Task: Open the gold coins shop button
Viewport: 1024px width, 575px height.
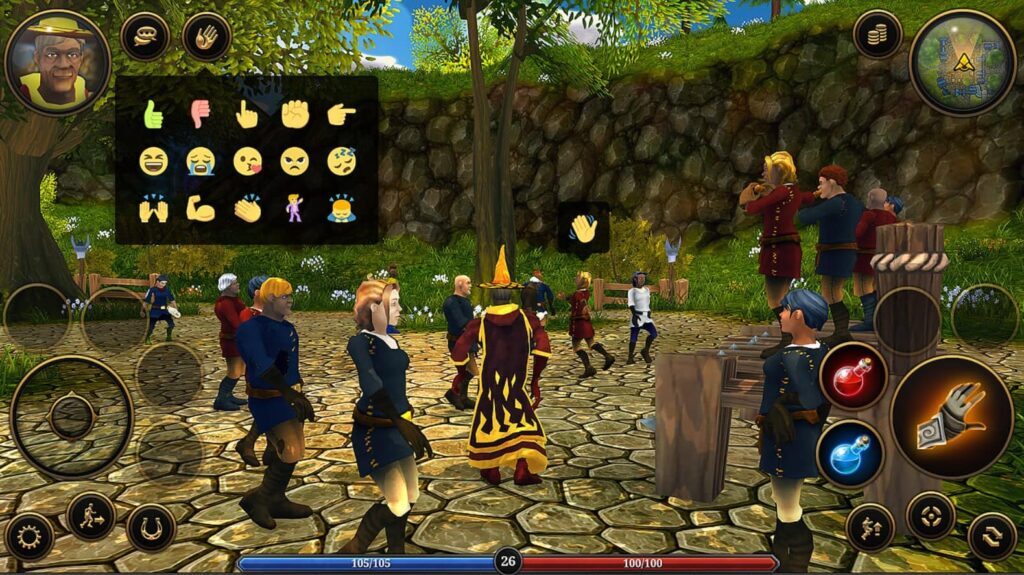Action: click(877, 35)
